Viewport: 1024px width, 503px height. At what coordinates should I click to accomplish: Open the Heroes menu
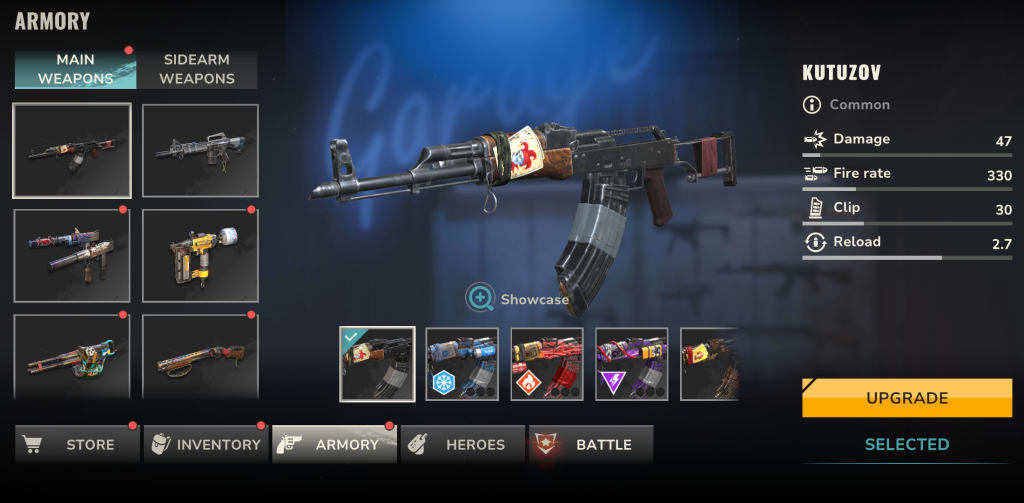coord(462,444)
